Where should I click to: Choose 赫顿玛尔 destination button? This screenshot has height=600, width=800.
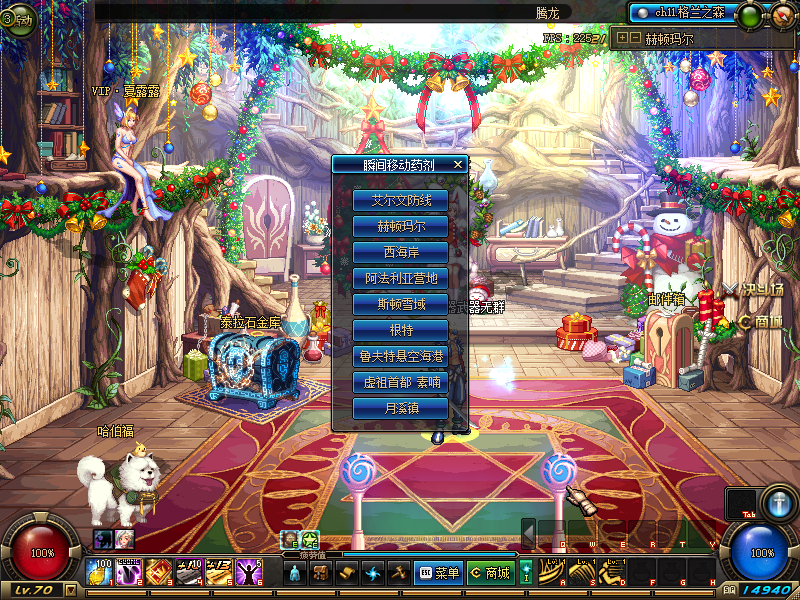(400, 226)
